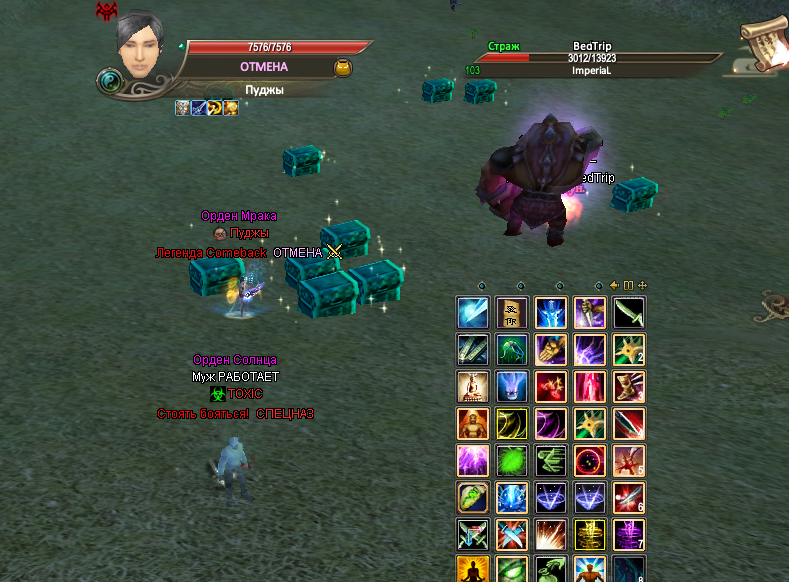Screen dimensions: 789x582
Task: Use the parchment talisman scroll skill
Action: click(512, 313)
